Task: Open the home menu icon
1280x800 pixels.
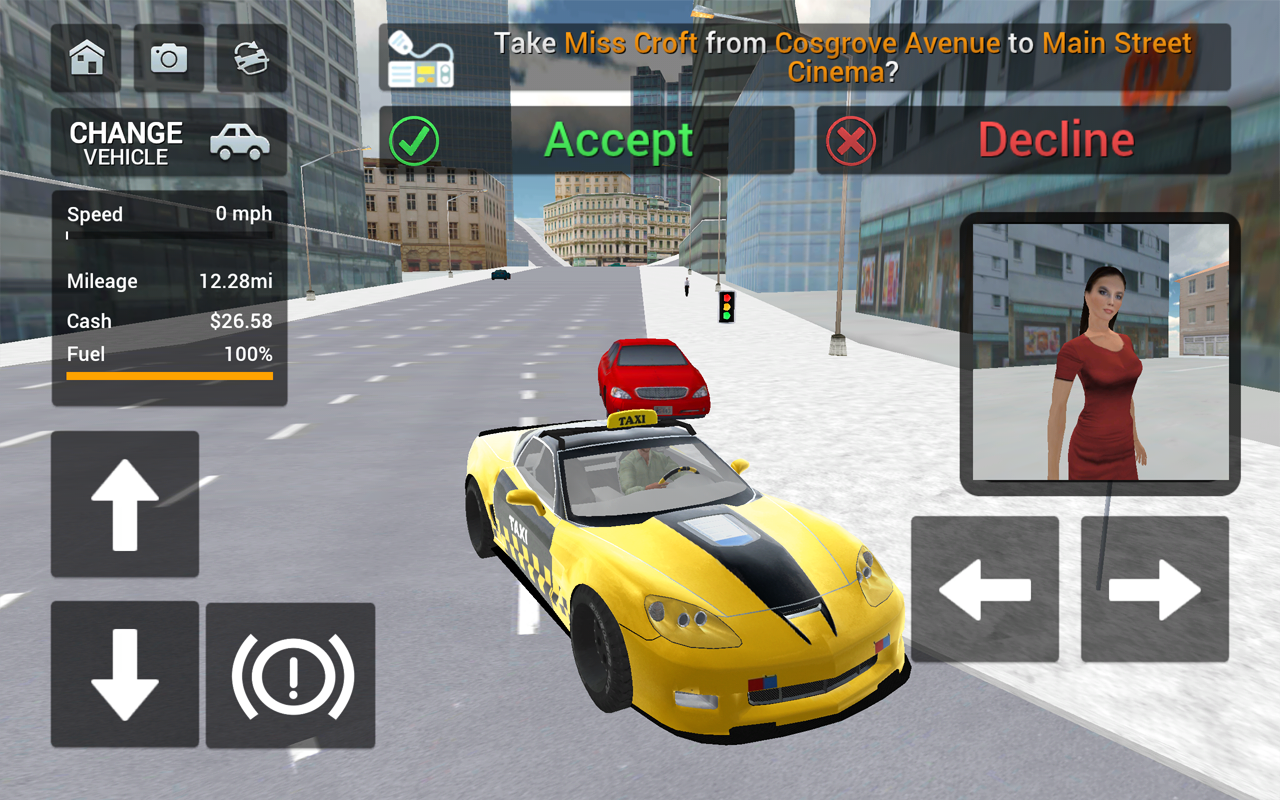Action: pyautogui.click(x=86, y=57)
